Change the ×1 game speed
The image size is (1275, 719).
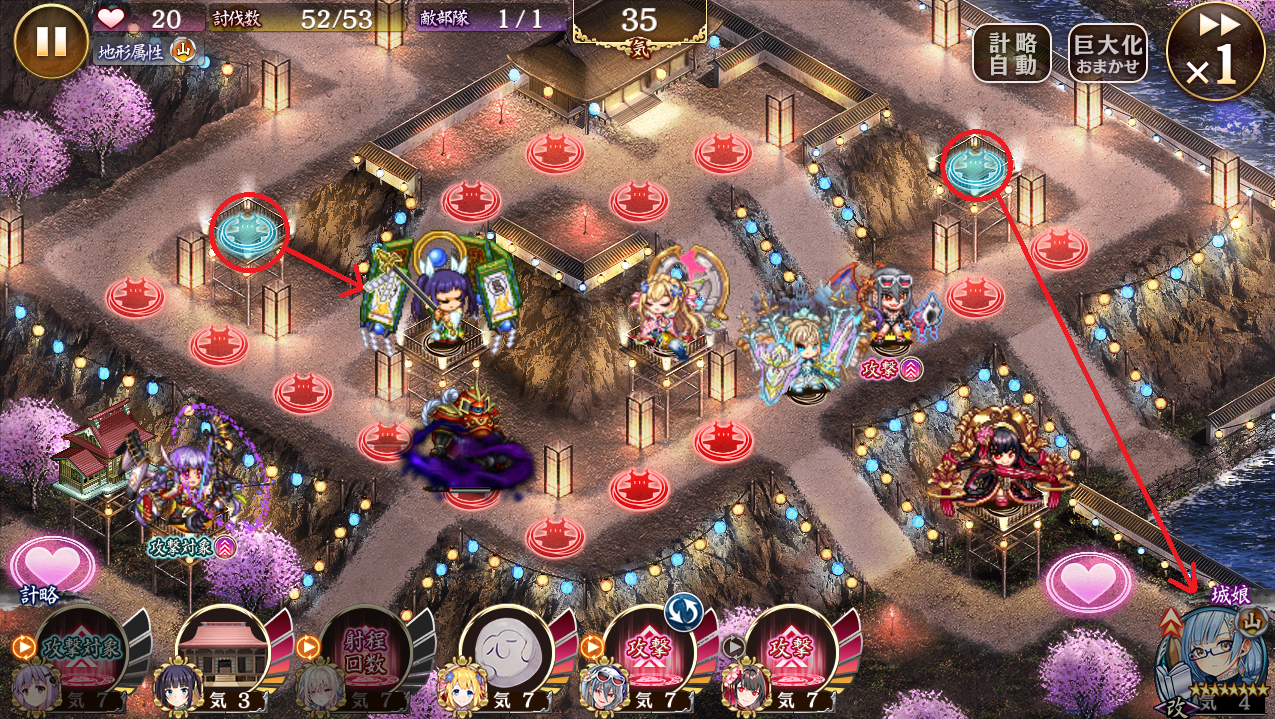pyautogui.click(x=1215, y=54)
